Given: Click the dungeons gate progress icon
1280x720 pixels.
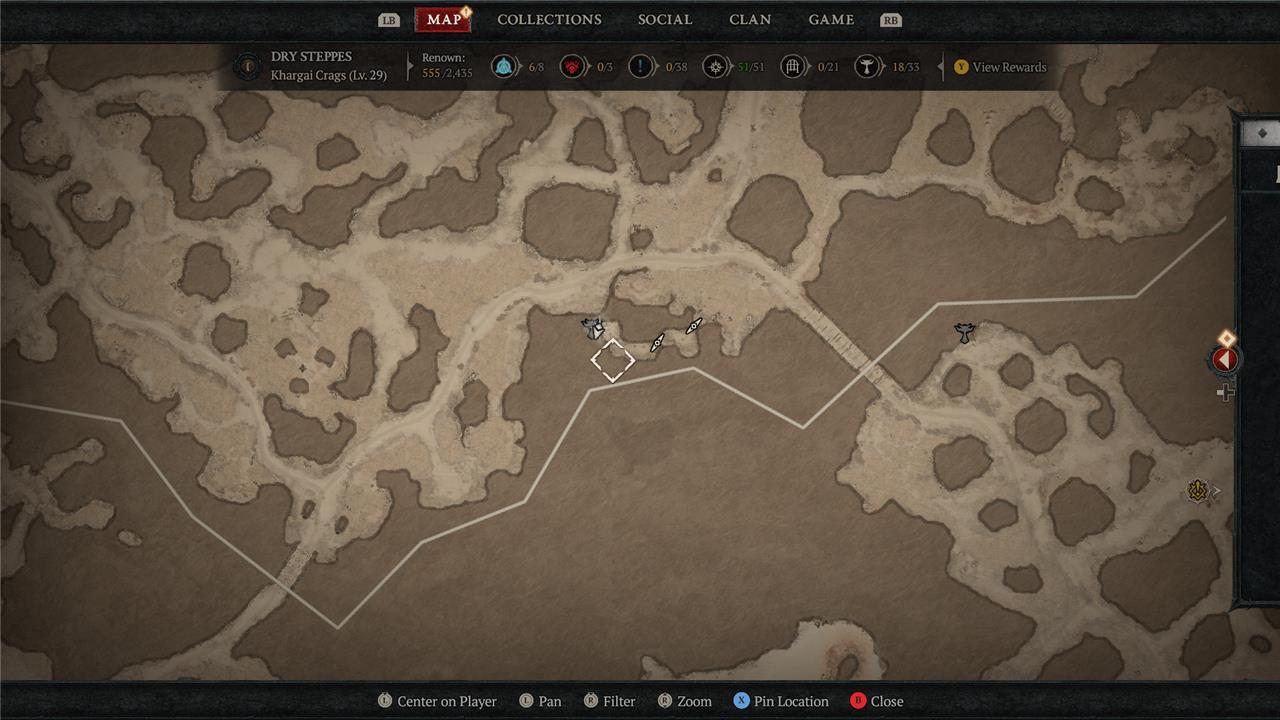Looking at the screenshot, I should (793, 67).
